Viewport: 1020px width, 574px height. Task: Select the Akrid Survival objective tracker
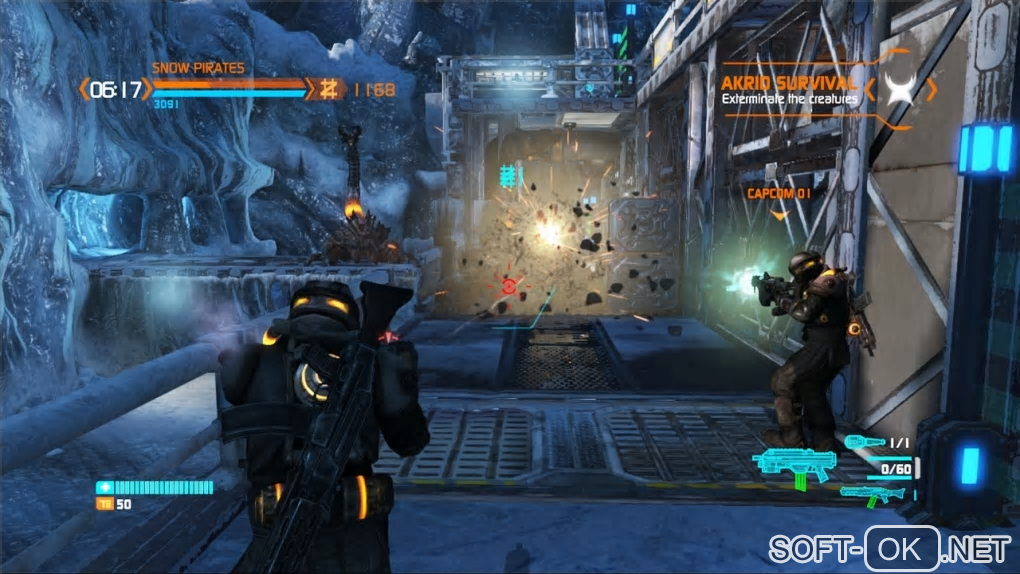tap(790, 90)
